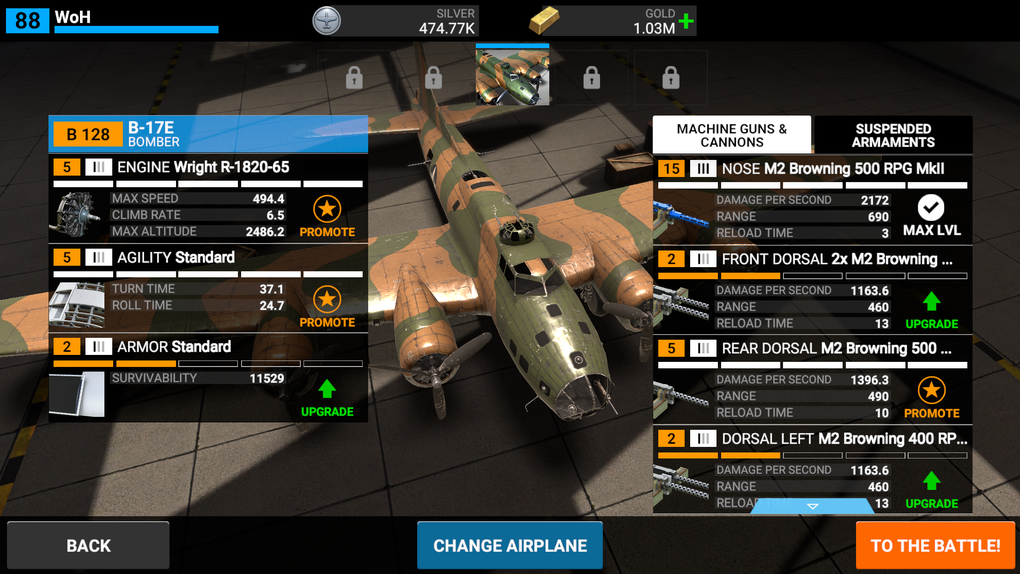Image resolution: width=1020 pixels, height=574 pixels.
Task: Promote the Standard agility module
Action: tap(327, 306)
